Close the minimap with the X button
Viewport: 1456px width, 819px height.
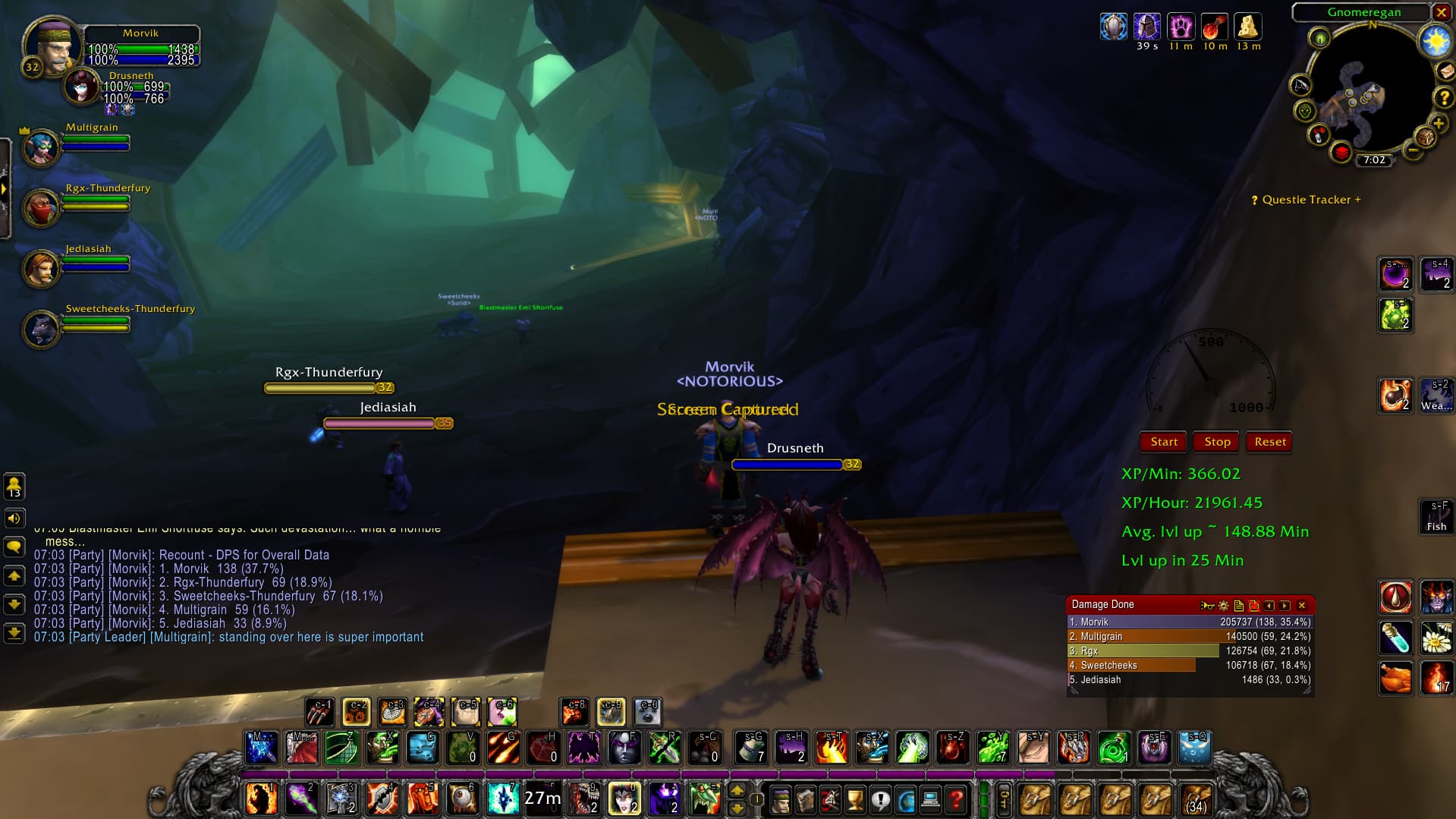pyautogui.click(x=1441, y=12)
